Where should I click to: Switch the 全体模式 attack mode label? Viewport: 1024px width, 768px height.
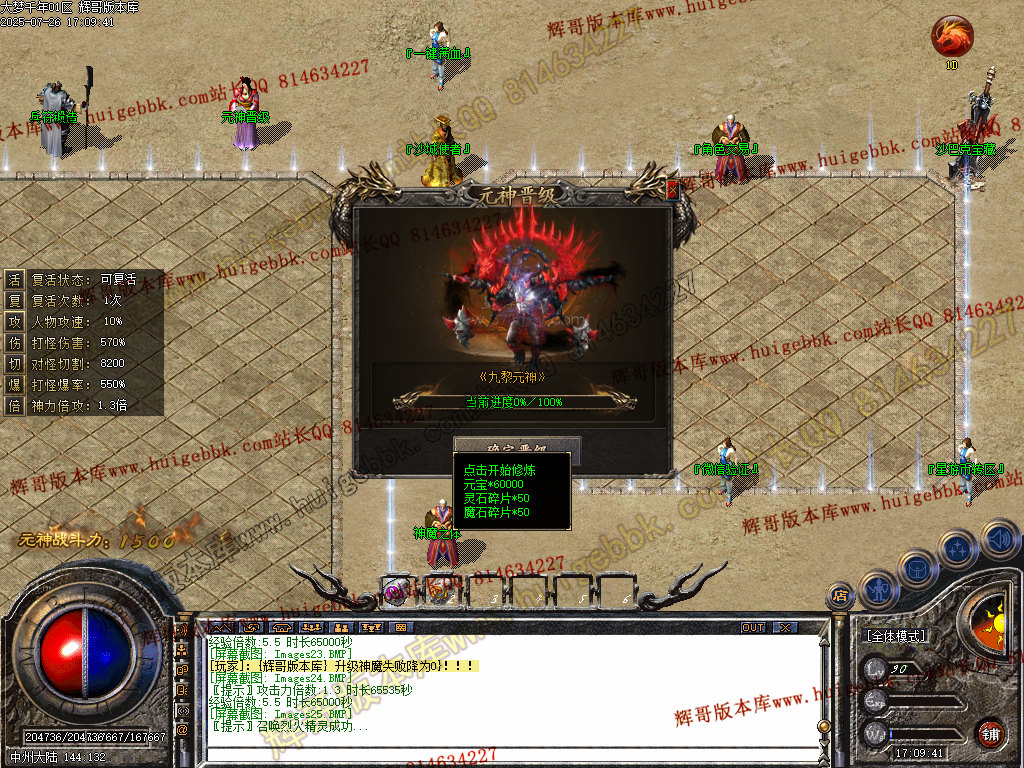[896, 636]
